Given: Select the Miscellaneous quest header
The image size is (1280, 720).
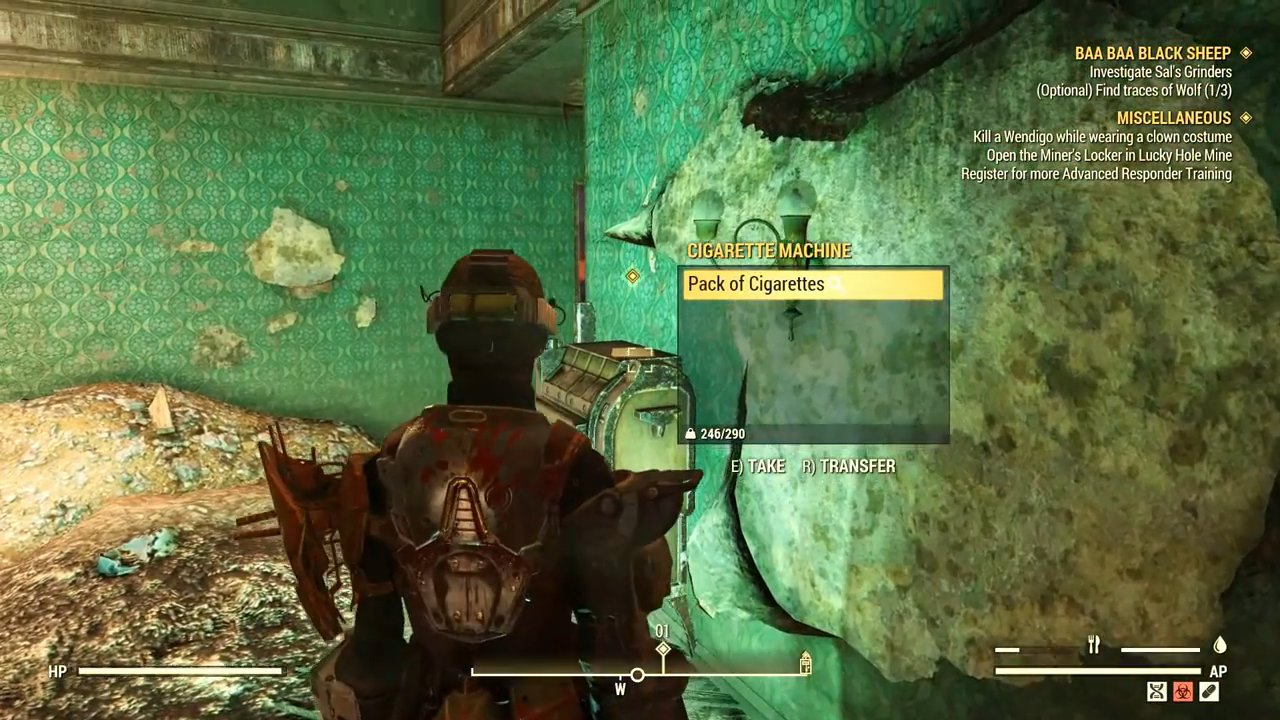Looking at the screenshot, I should pos(1173,118).
